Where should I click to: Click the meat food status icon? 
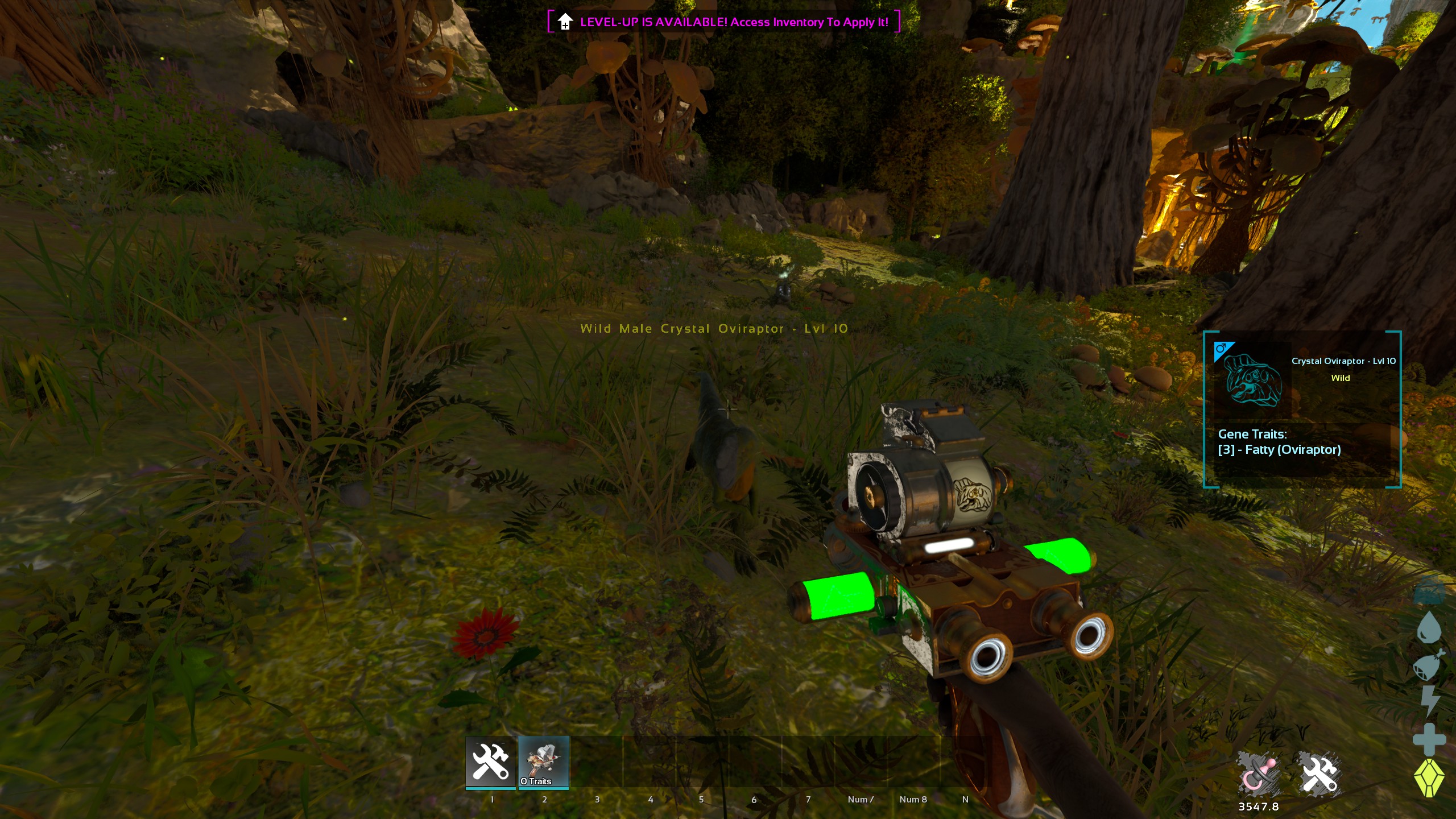click(1429, 665)
